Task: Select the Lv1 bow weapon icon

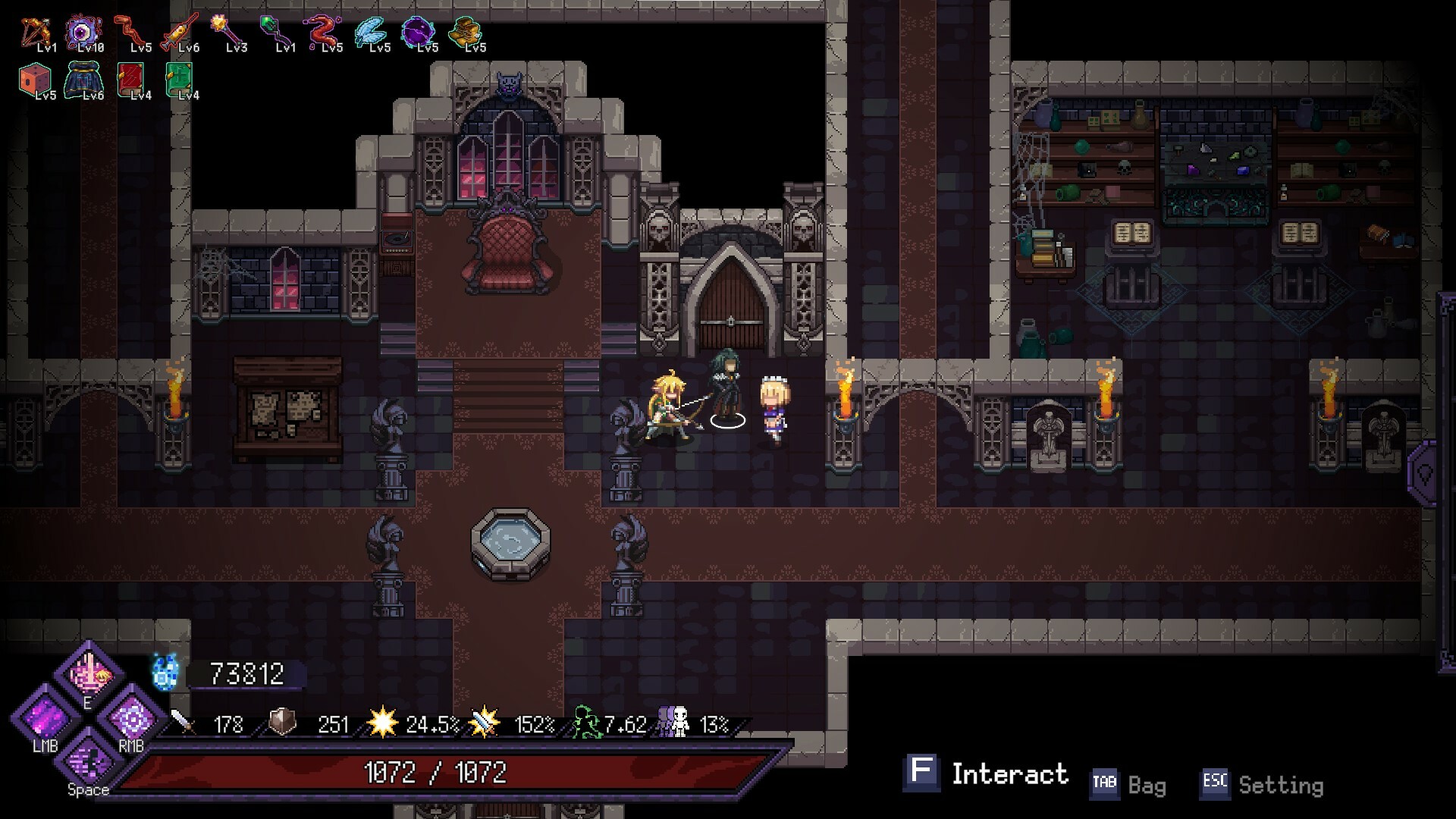Action: tap(36, 30)
